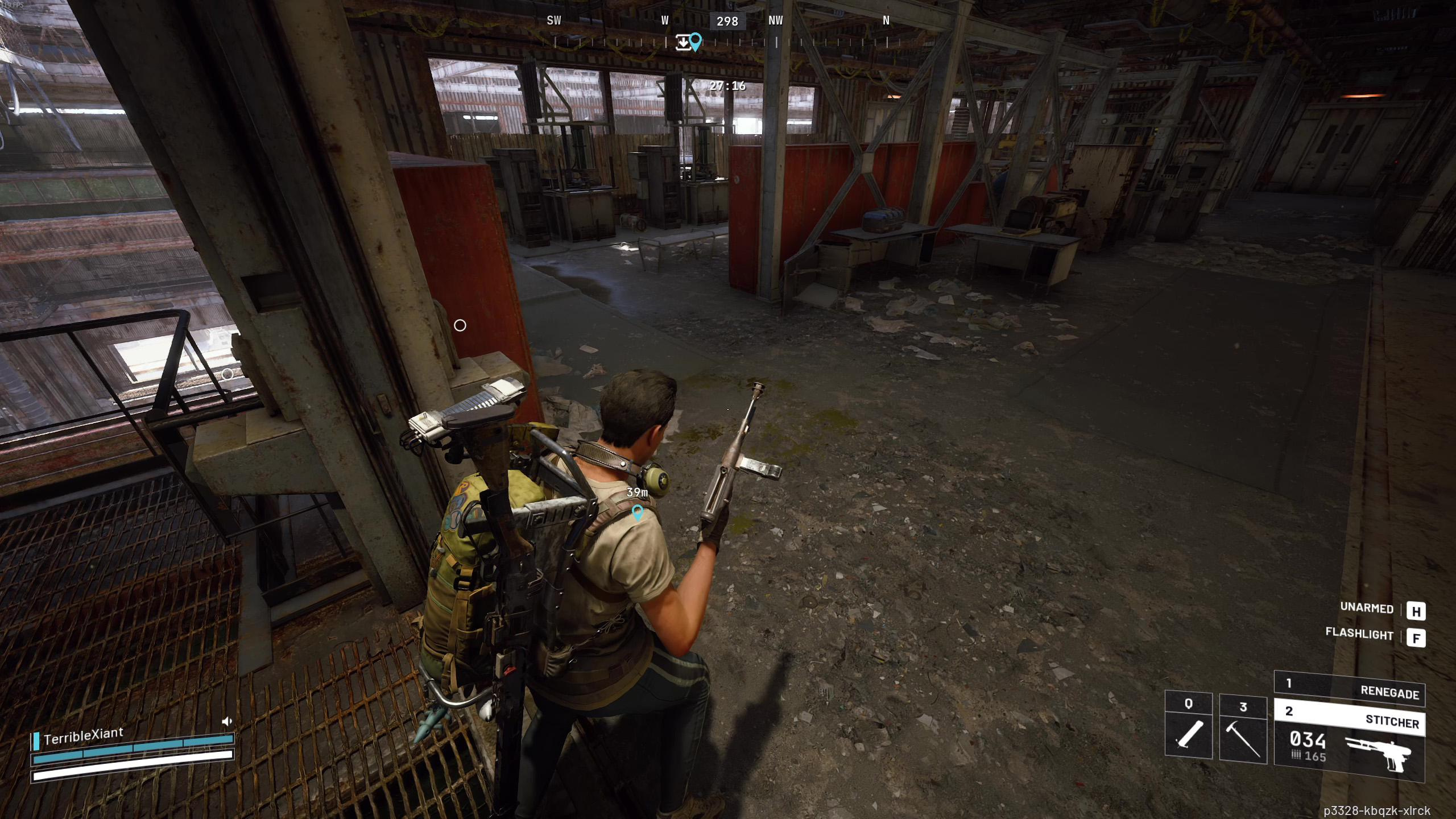Equip the pickaxe tool in slot 3
Viewport: 1456px width, 819px height.
coord(1243,728)
